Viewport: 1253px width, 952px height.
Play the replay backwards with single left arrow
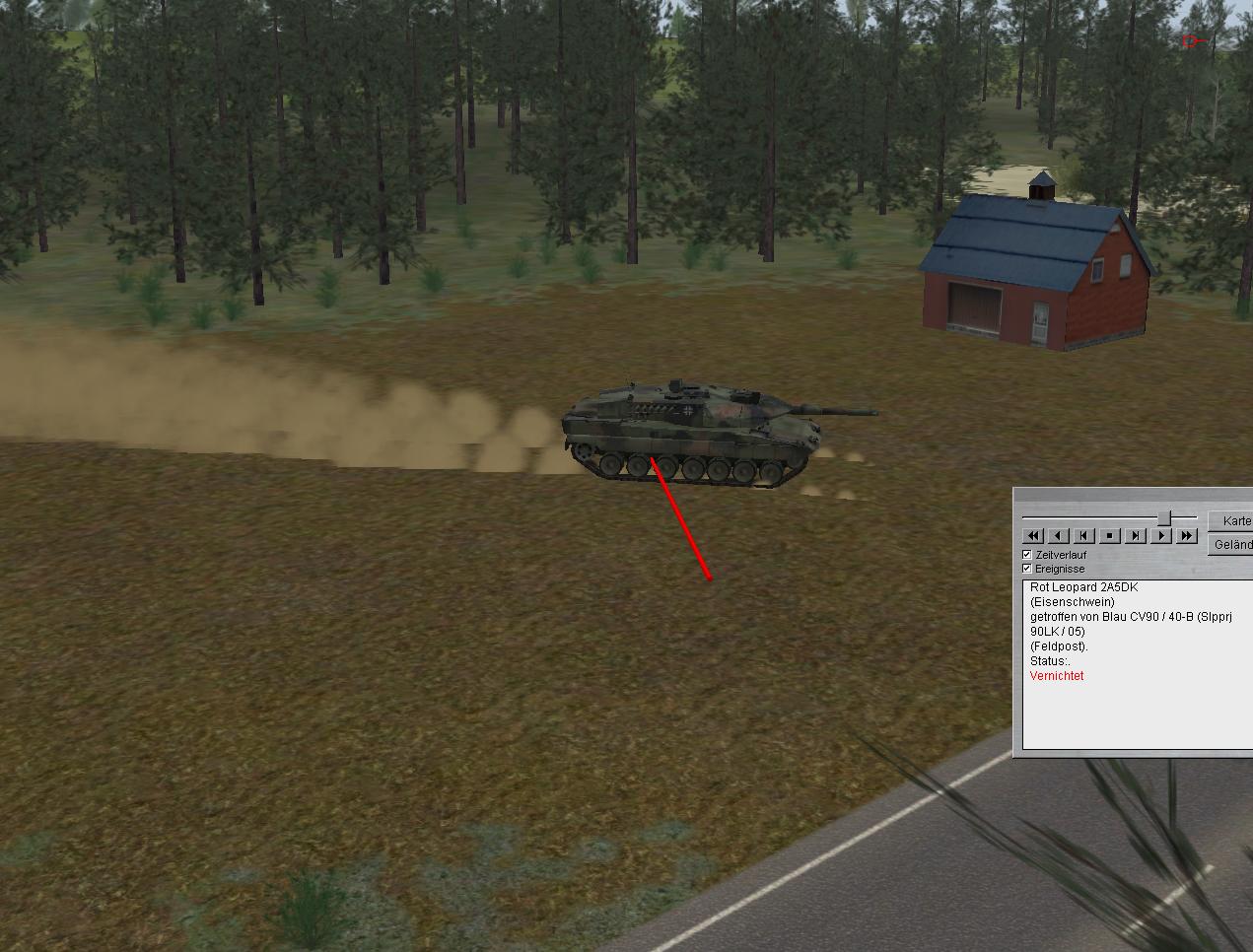(x=1058, y=535)
